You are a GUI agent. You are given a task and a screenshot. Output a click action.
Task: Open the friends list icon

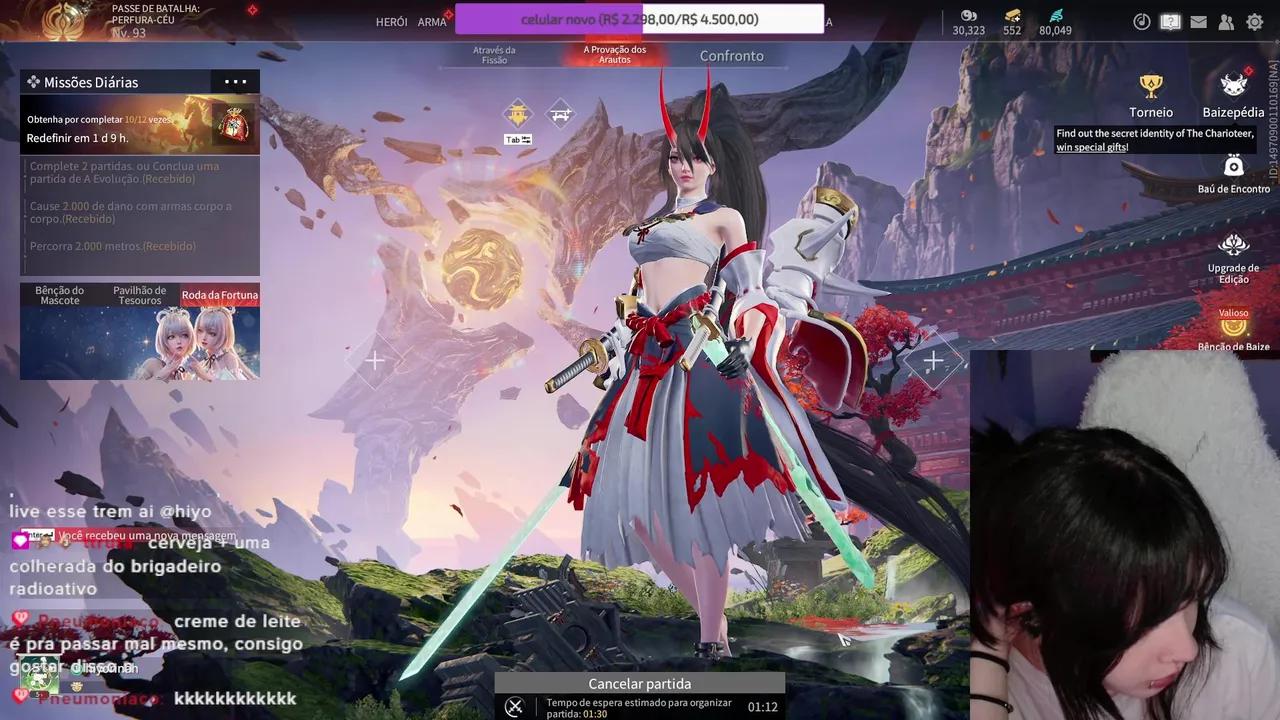pyautogui.click(x=1226, y=22)
